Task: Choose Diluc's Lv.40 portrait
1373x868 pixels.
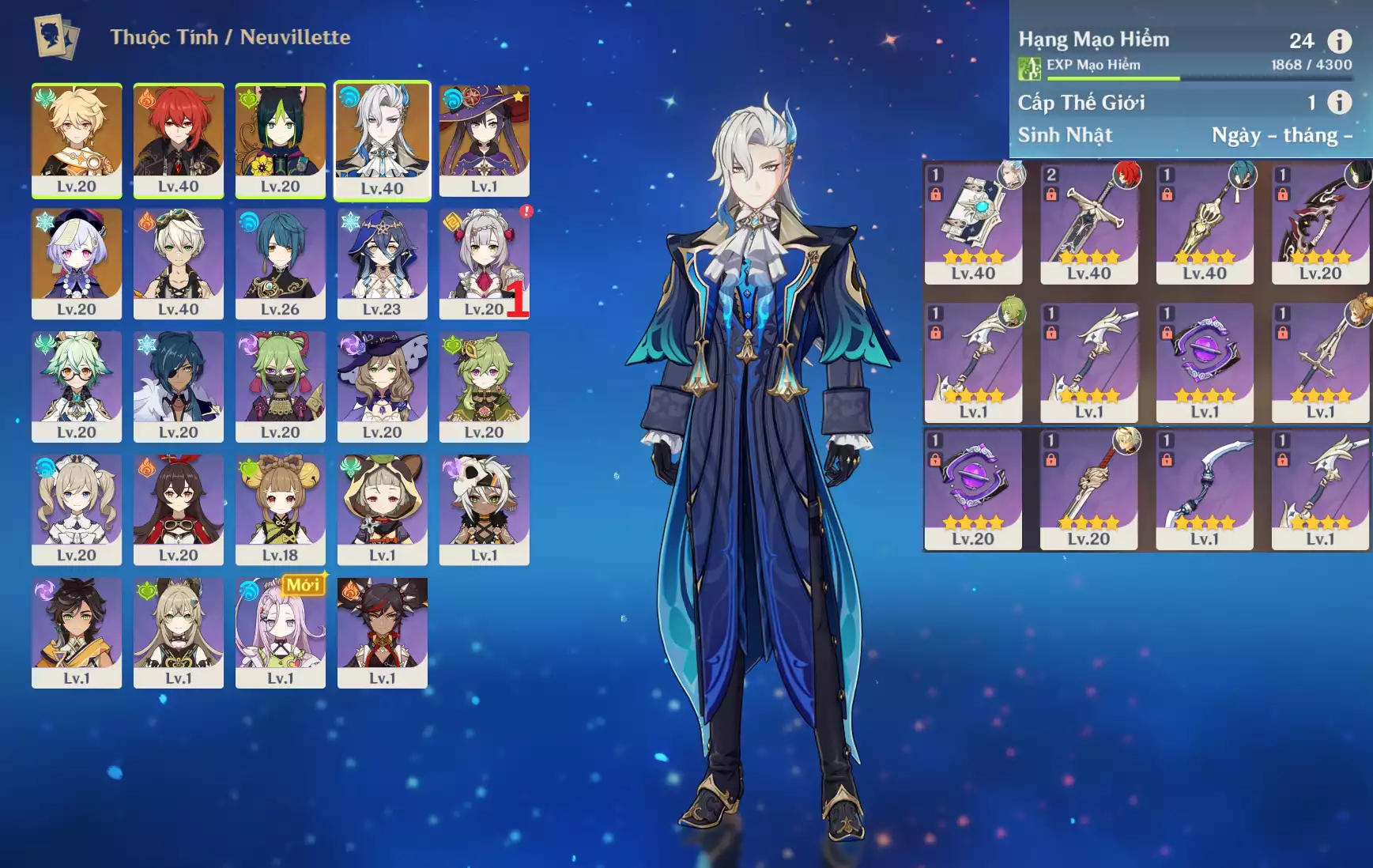Action: point(179,140)
